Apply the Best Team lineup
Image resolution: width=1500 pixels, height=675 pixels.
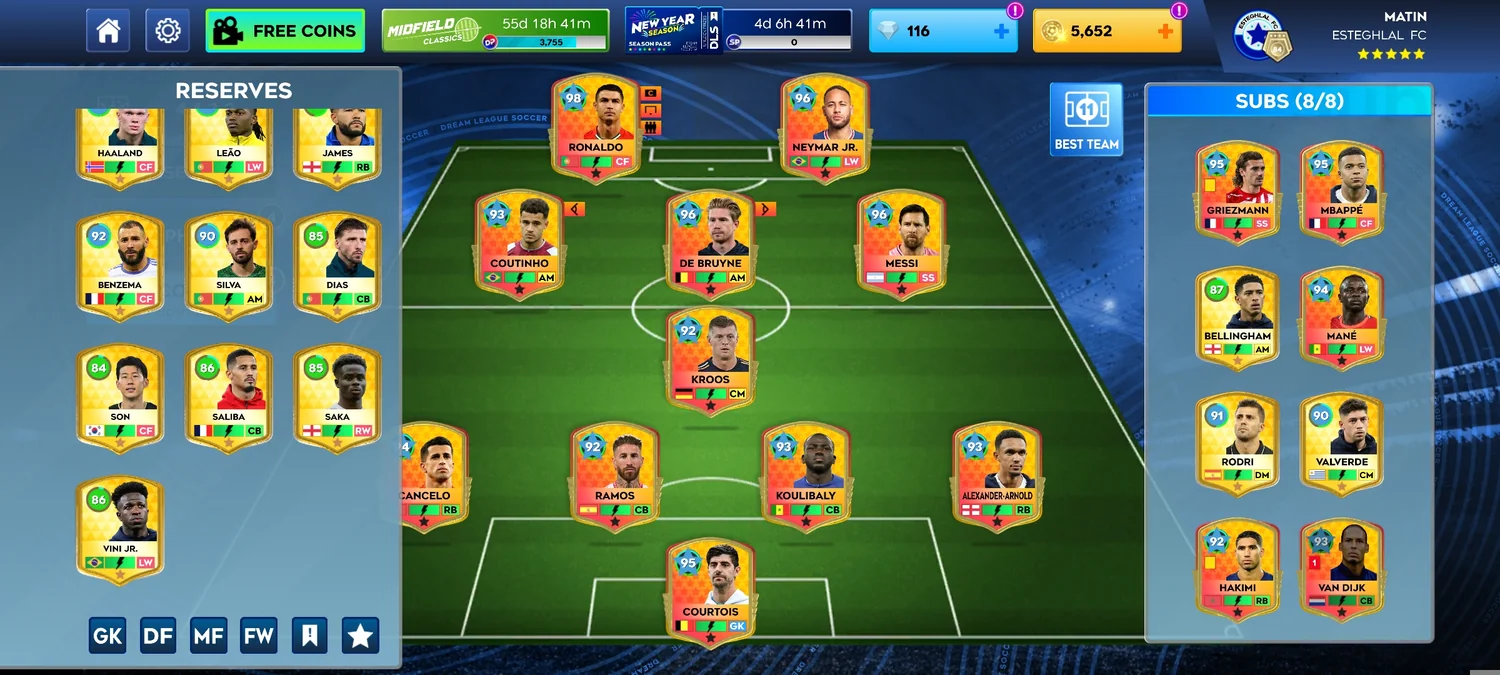click(x=1086, y=119)
